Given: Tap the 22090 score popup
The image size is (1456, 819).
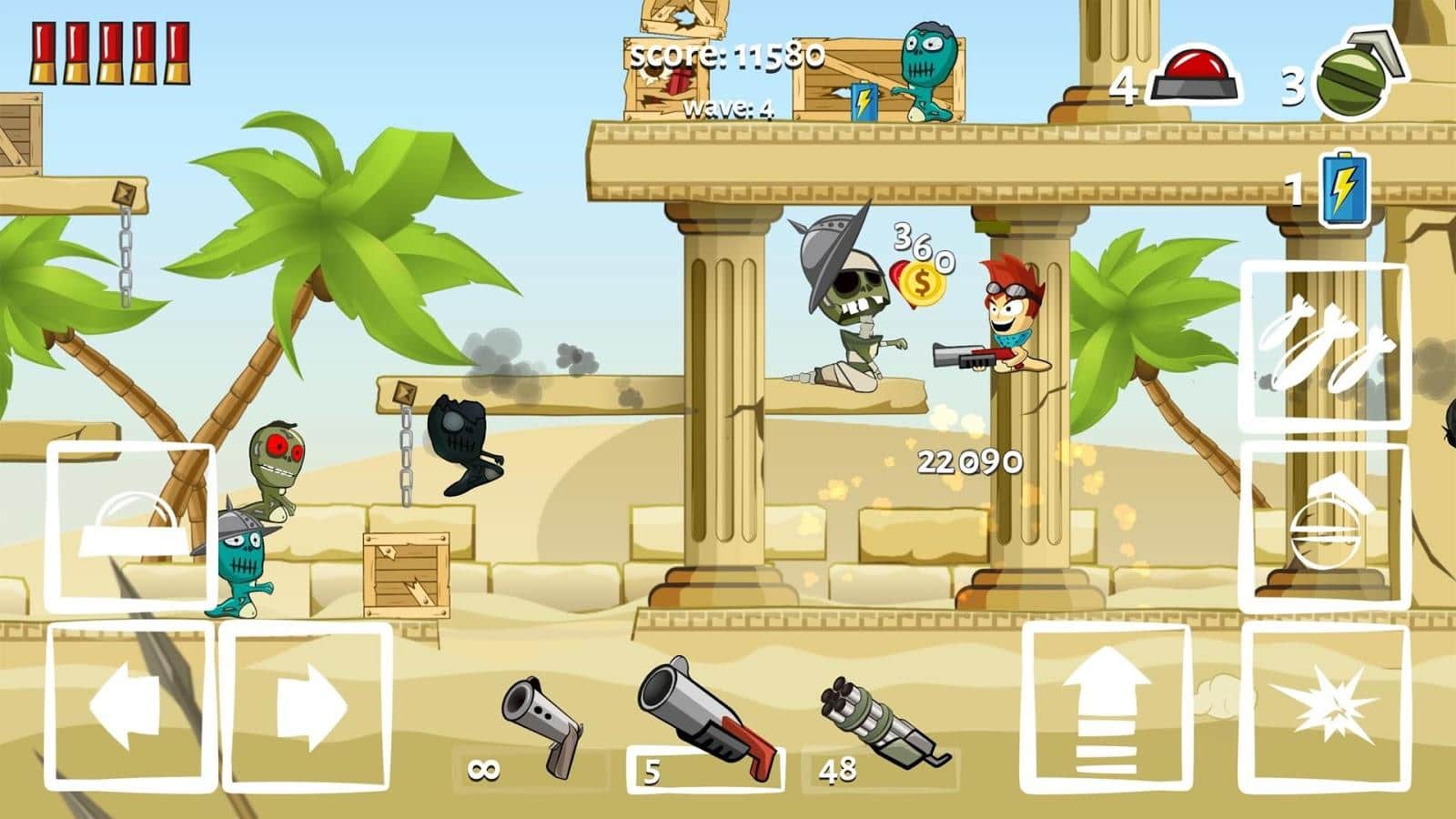Looking at the screenshot, I should [x=967, y=462].
